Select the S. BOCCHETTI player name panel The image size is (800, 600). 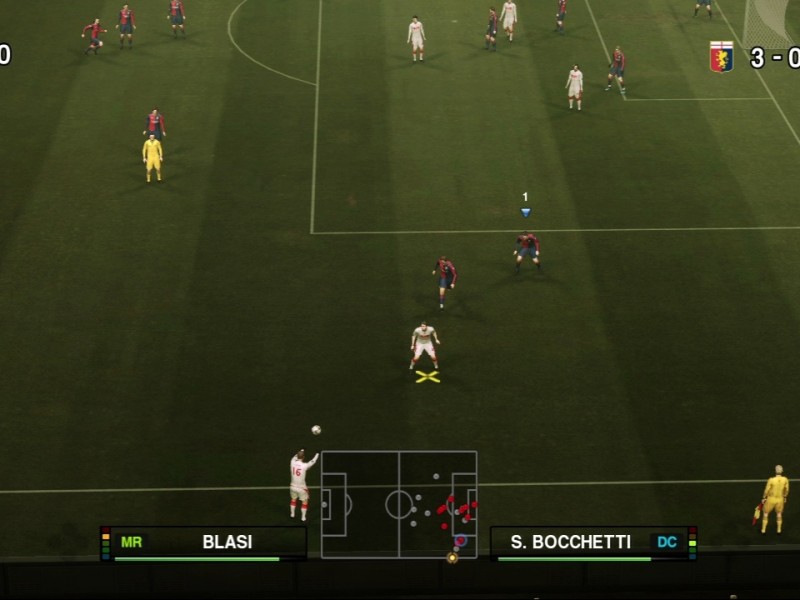pyautogui.click(x=592, y=543)
